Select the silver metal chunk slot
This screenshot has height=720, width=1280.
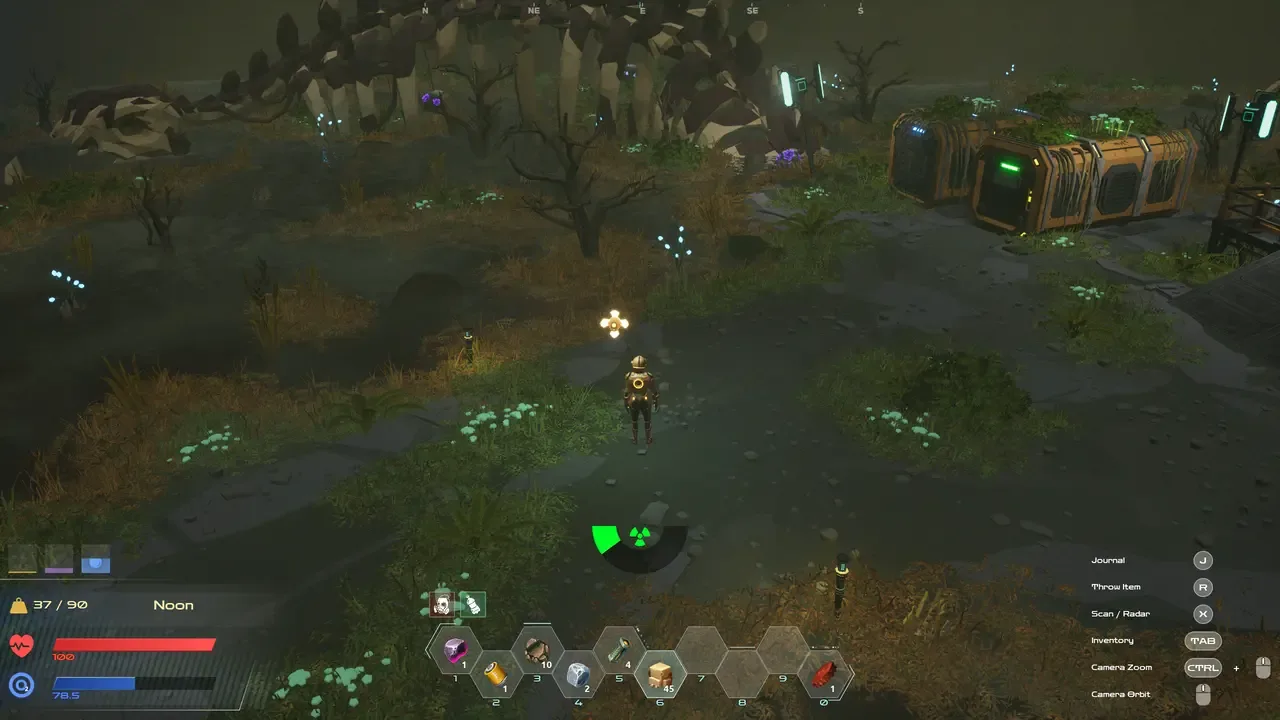[578, 673]
